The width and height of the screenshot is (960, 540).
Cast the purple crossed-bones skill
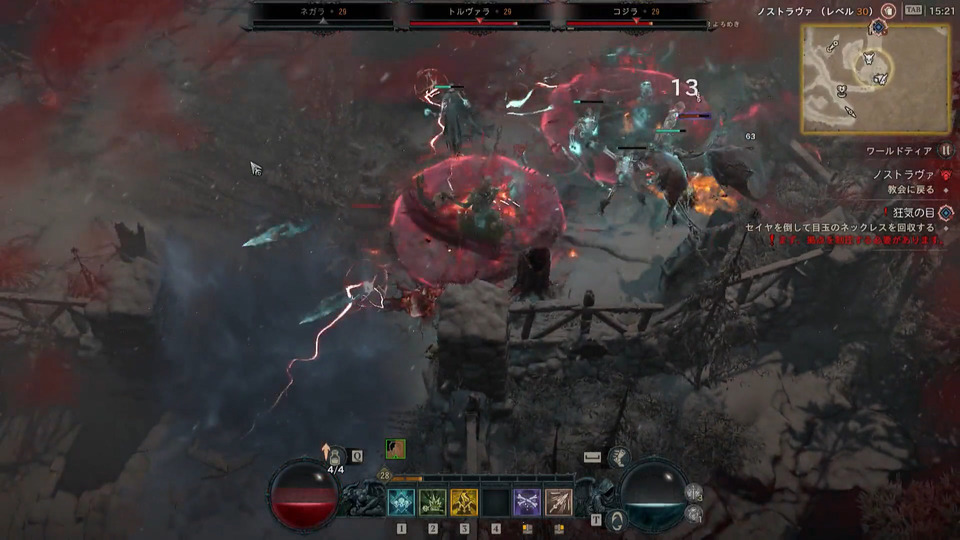(527, 502)
